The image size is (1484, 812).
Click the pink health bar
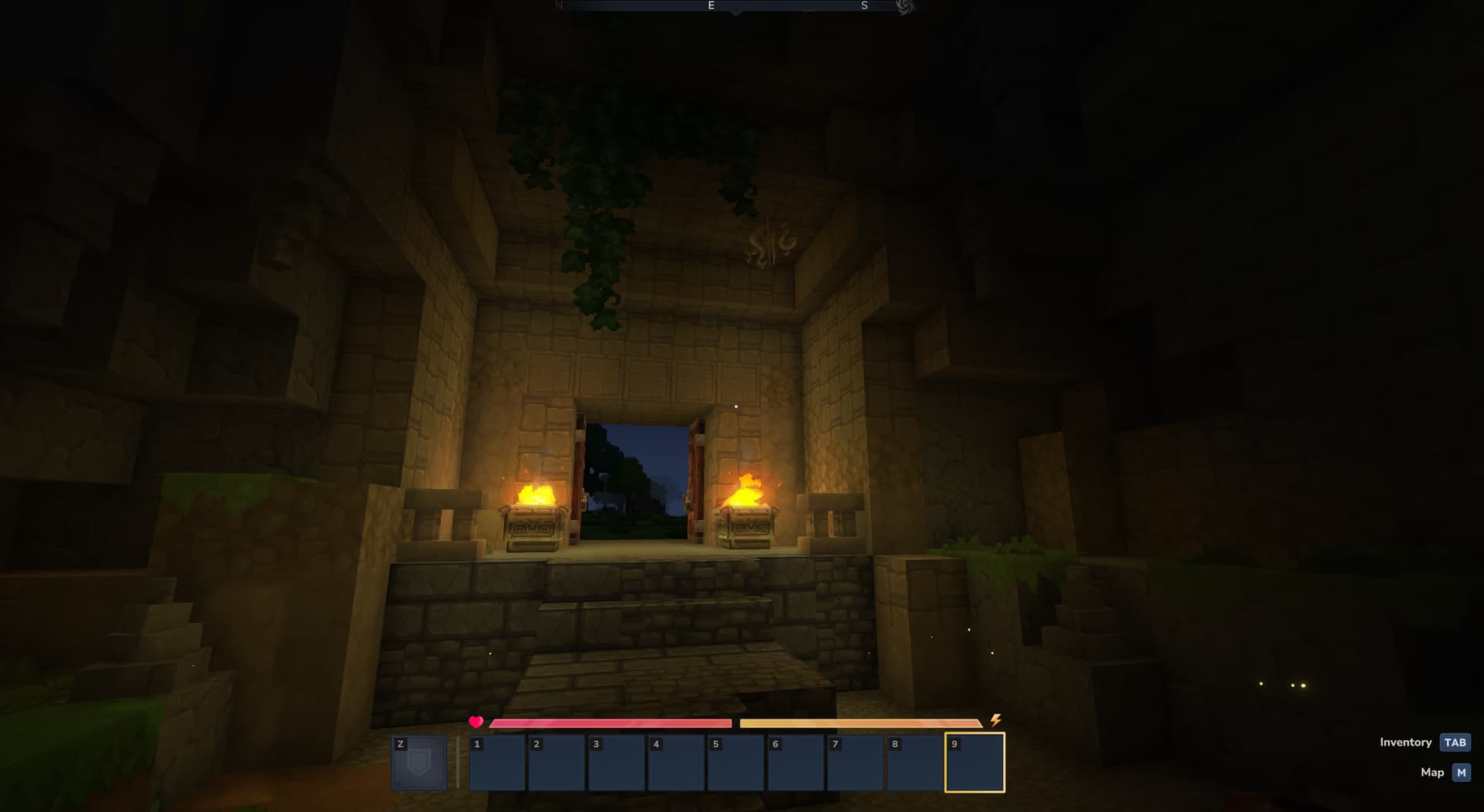[x=611, y=722]
